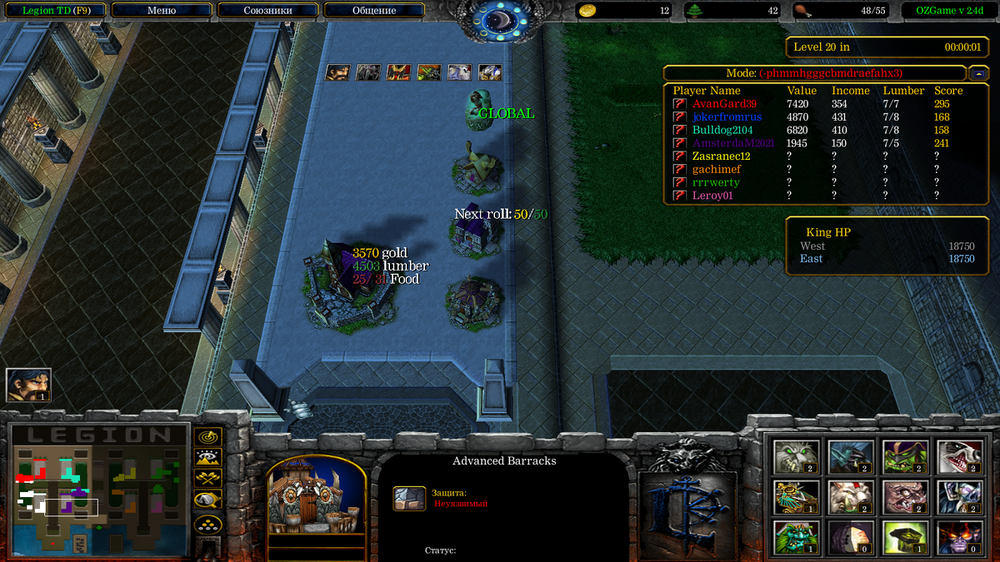Viewport: 1000px width, 562px height.
Task: Select the hero portrait icon
Action: [x=28, y=385]
